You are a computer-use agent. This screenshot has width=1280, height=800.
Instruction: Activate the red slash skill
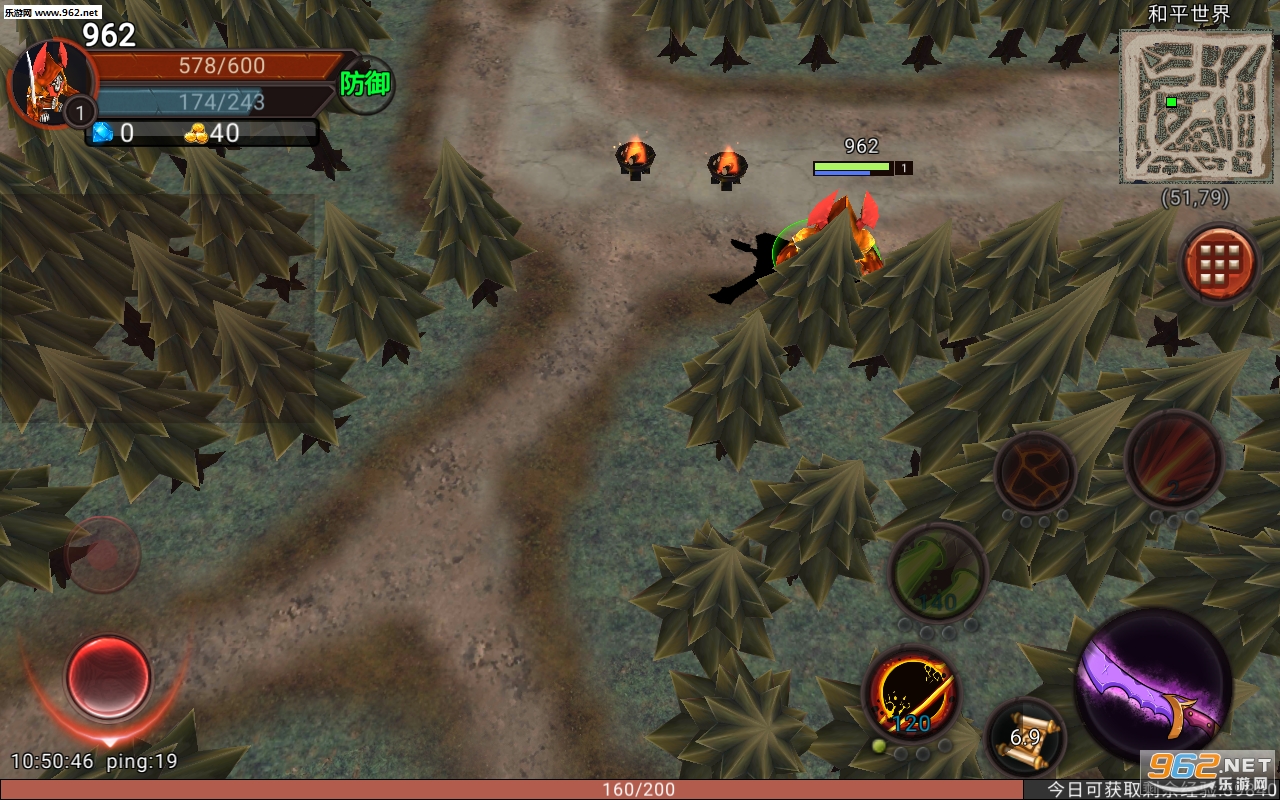[1174, 461]
